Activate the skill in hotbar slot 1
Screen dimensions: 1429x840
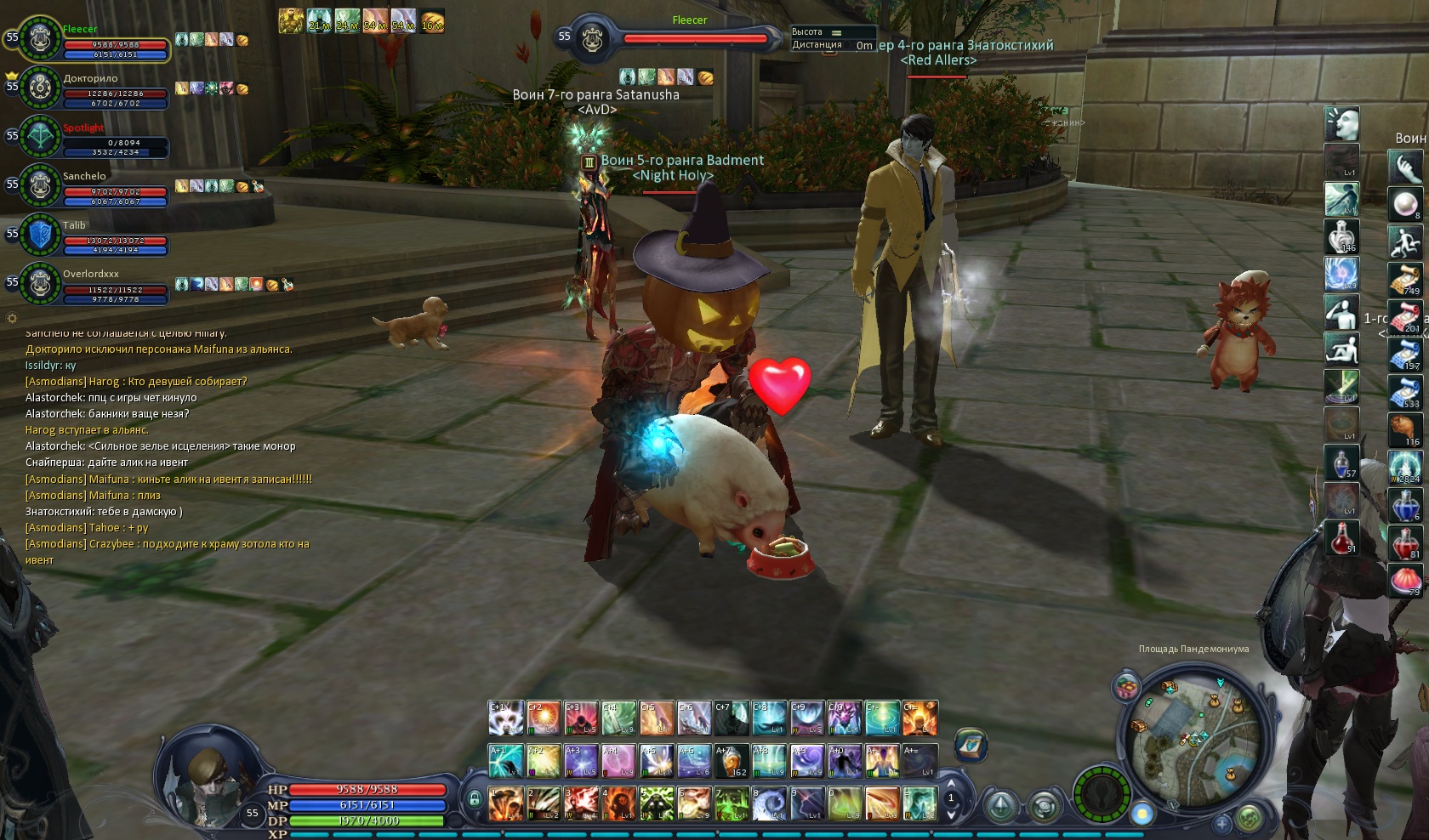(x=506, y=803)
